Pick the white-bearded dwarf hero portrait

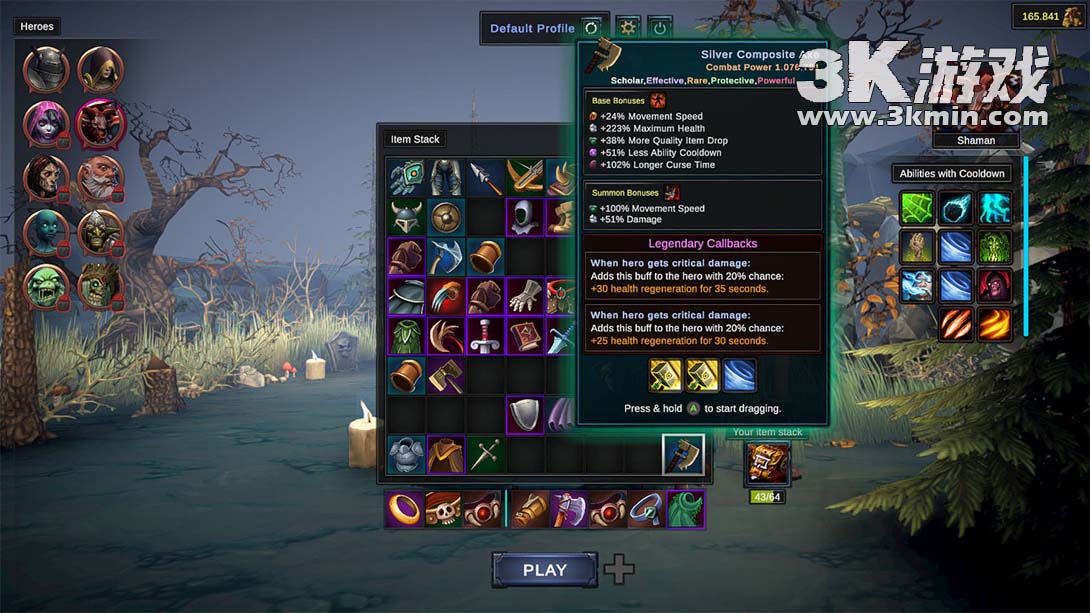point(100,178)
